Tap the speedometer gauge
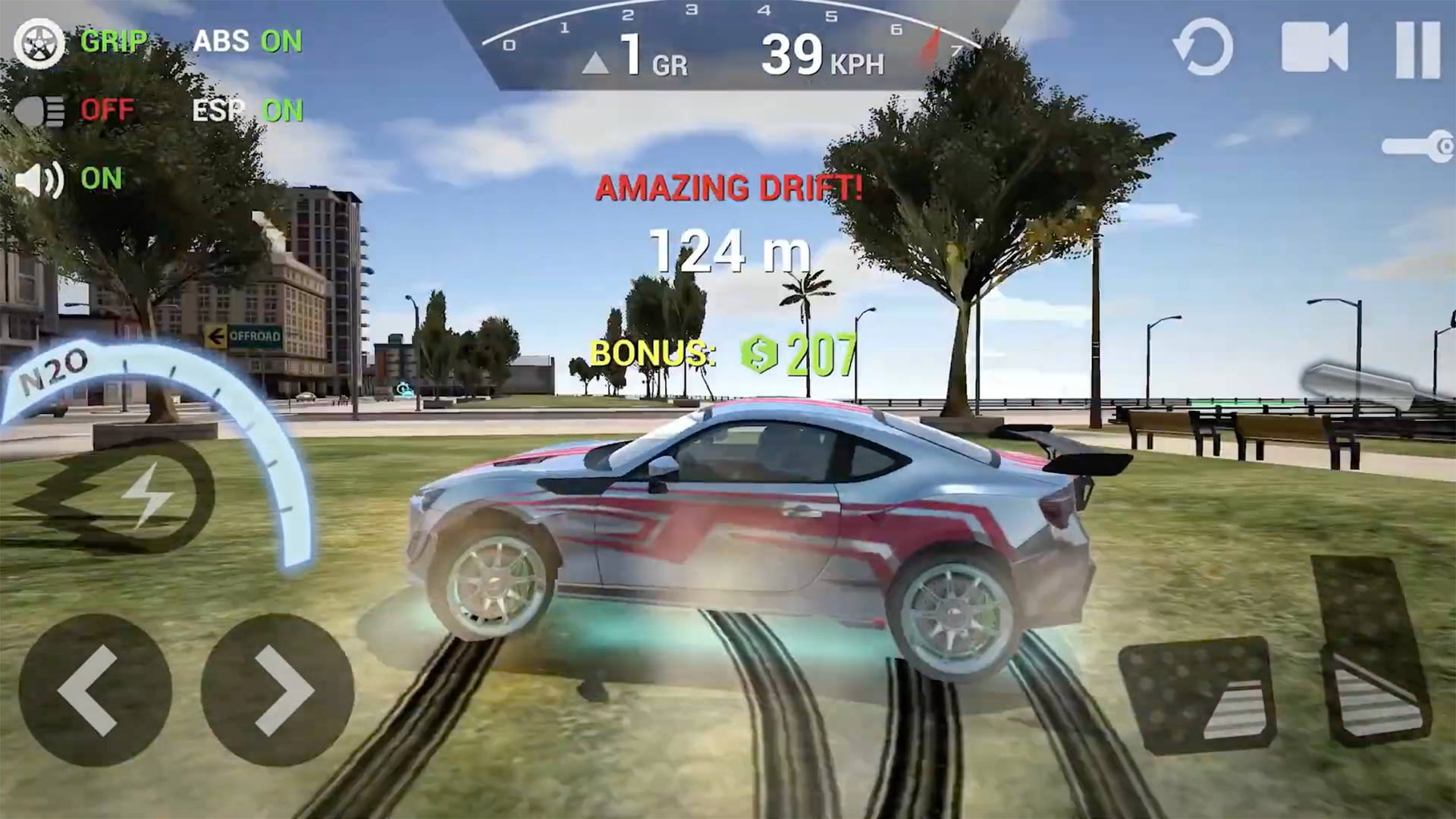The height and width of the screenshot is (819, 1456). tap(728, 34)
